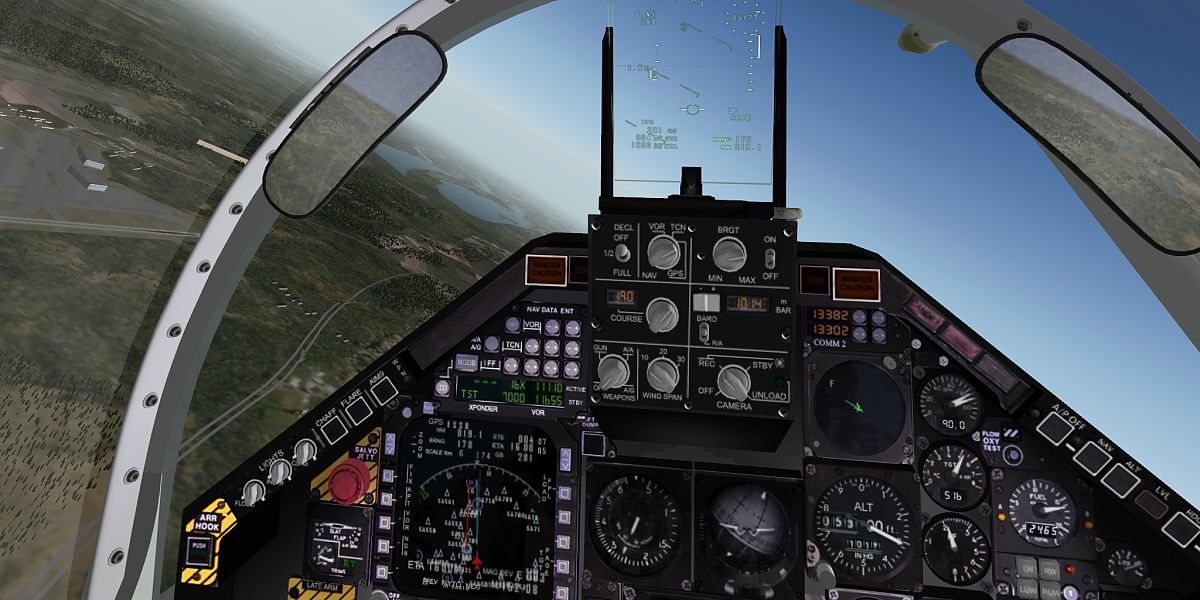Release a FLARE with its button

(358, 408)
